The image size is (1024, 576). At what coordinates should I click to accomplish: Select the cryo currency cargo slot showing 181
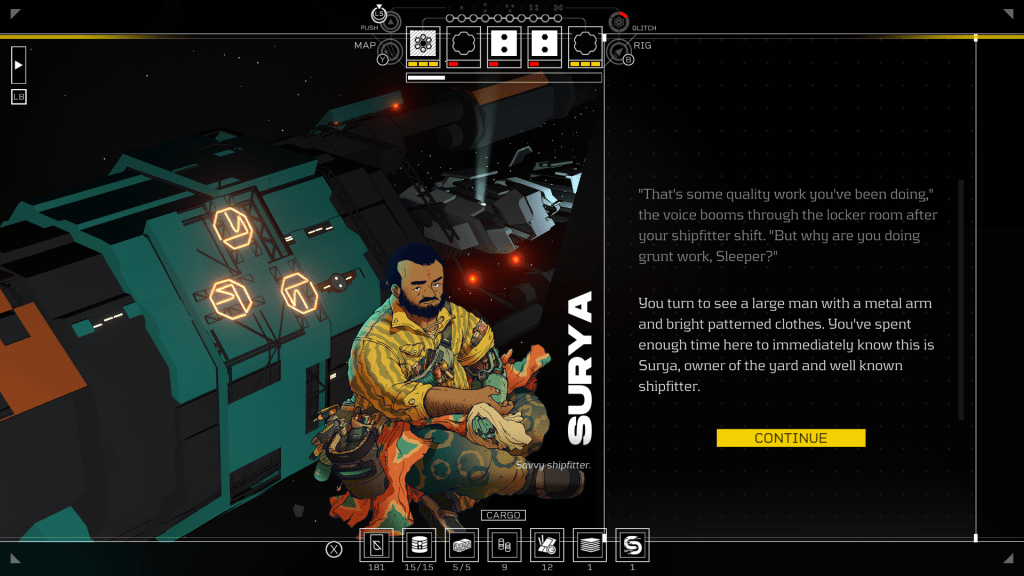(376, 545)
